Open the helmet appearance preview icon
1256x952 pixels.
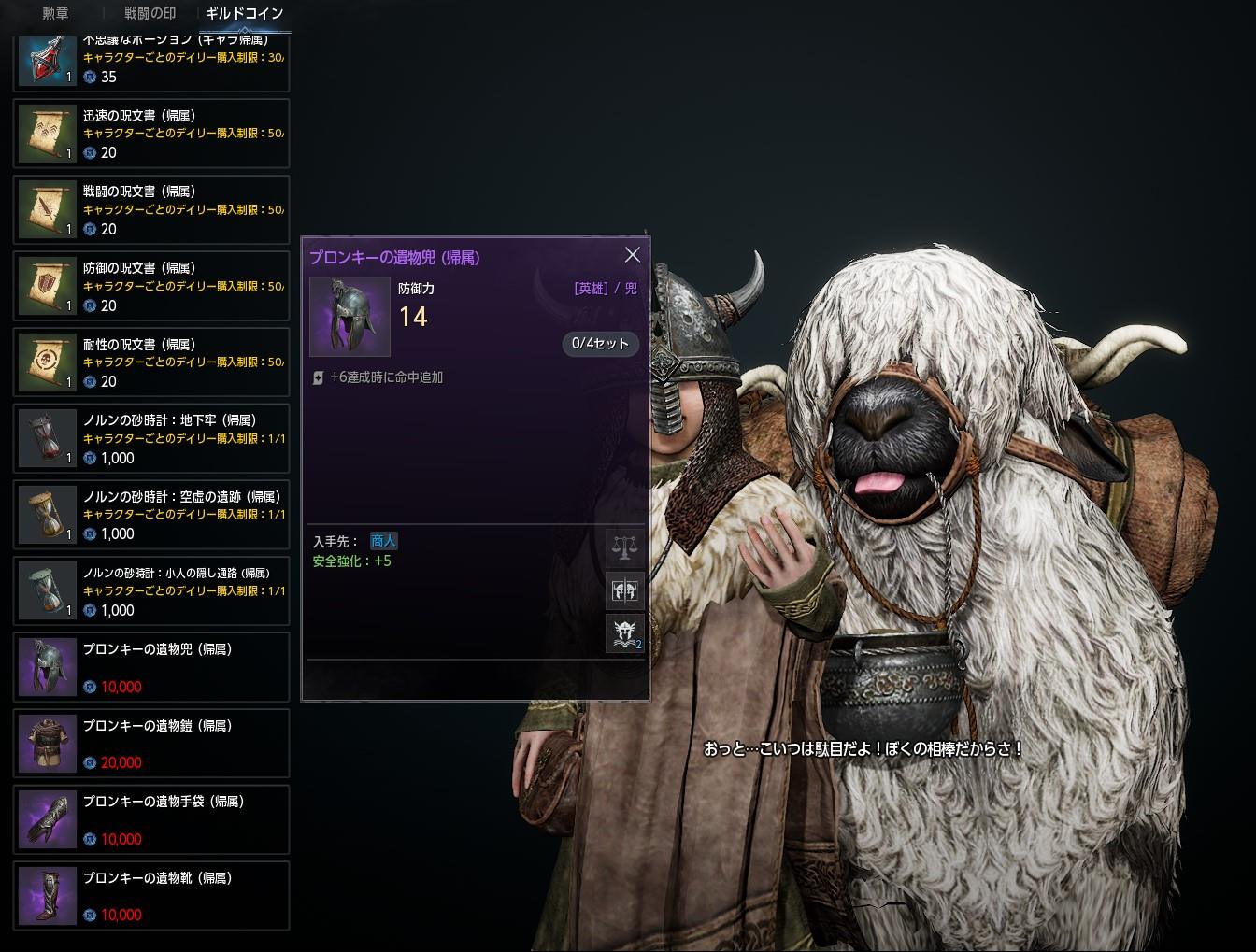[x=624, y=590]
